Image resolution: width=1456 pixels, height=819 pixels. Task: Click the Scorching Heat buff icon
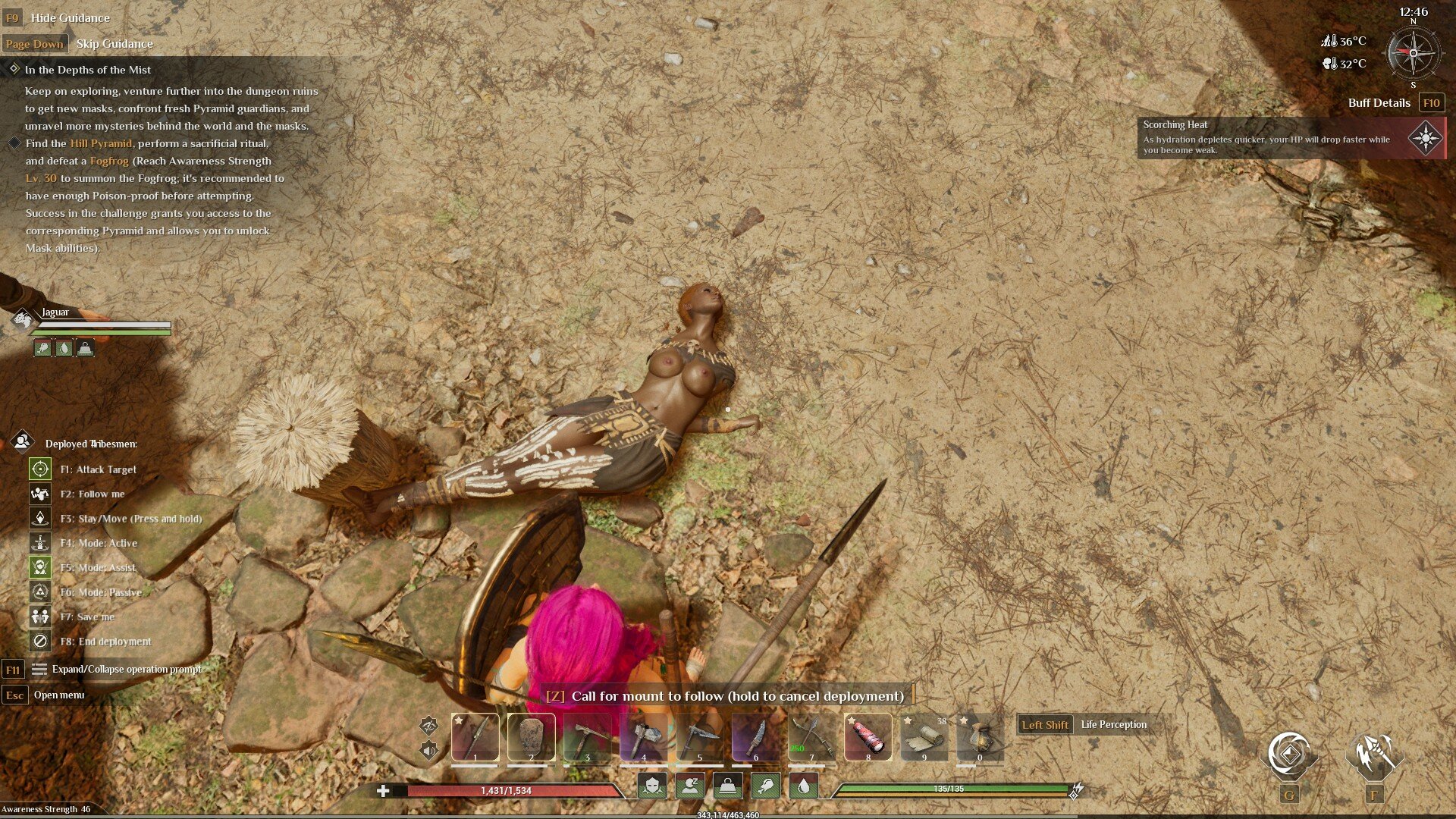pos(1425,138)
